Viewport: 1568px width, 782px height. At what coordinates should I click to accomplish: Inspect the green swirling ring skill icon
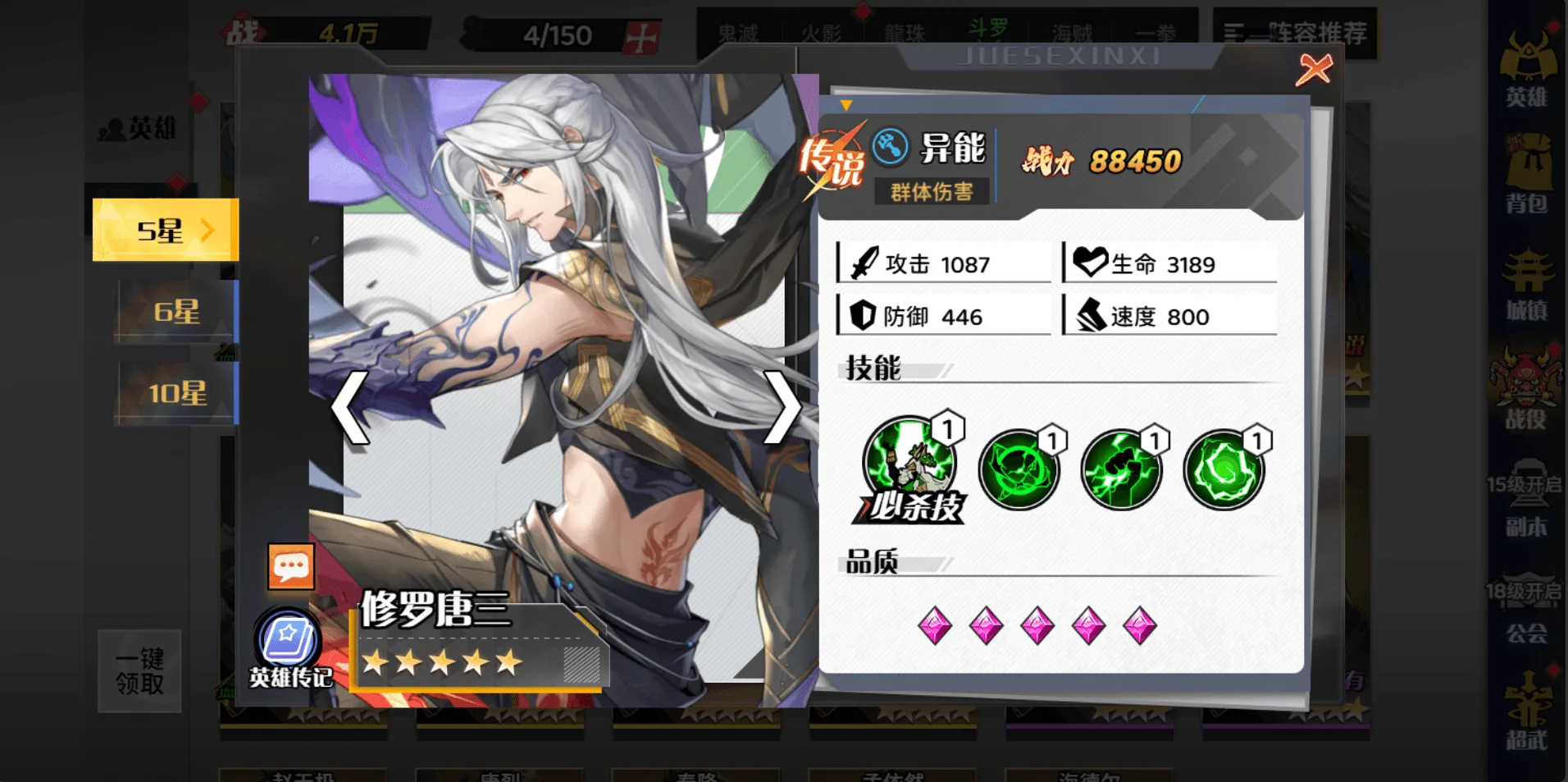click(1224, 470)
